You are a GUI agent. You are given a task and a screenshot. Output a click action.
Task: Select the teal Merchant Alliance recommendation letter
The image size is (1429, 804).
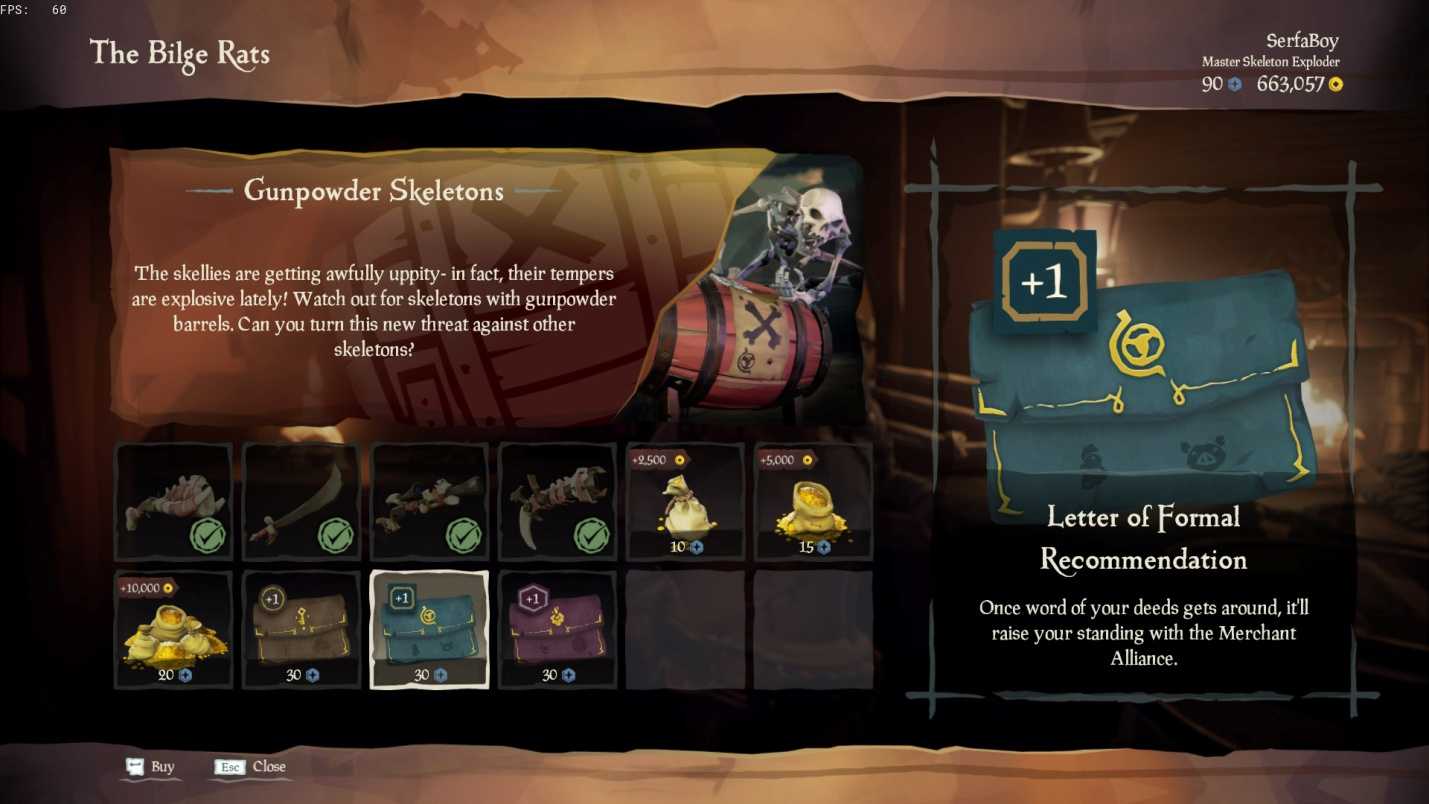[430, 630]
